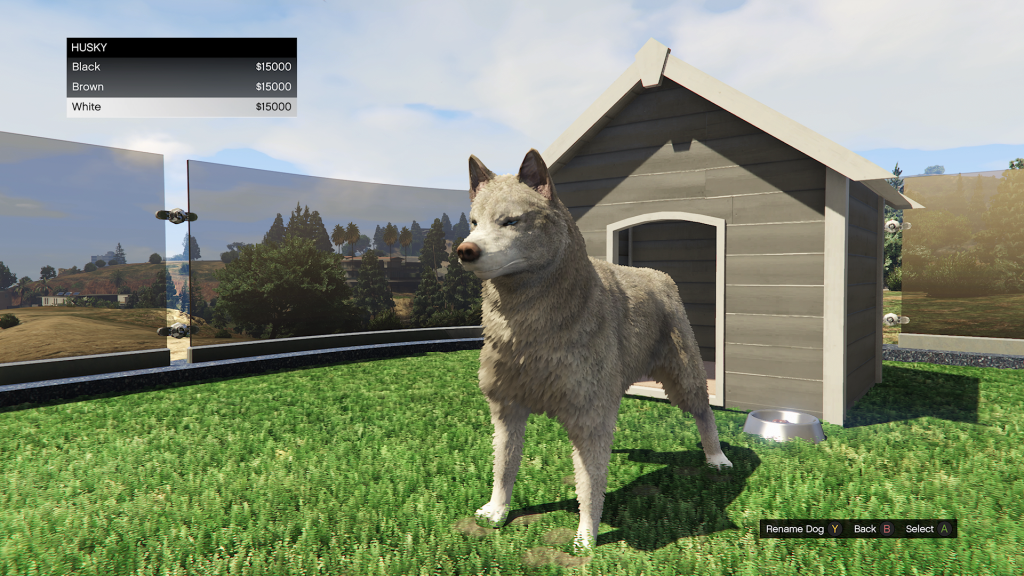Choose the Brown husky for $15000
Screen dimensions: 1024x576
[181, 87]
